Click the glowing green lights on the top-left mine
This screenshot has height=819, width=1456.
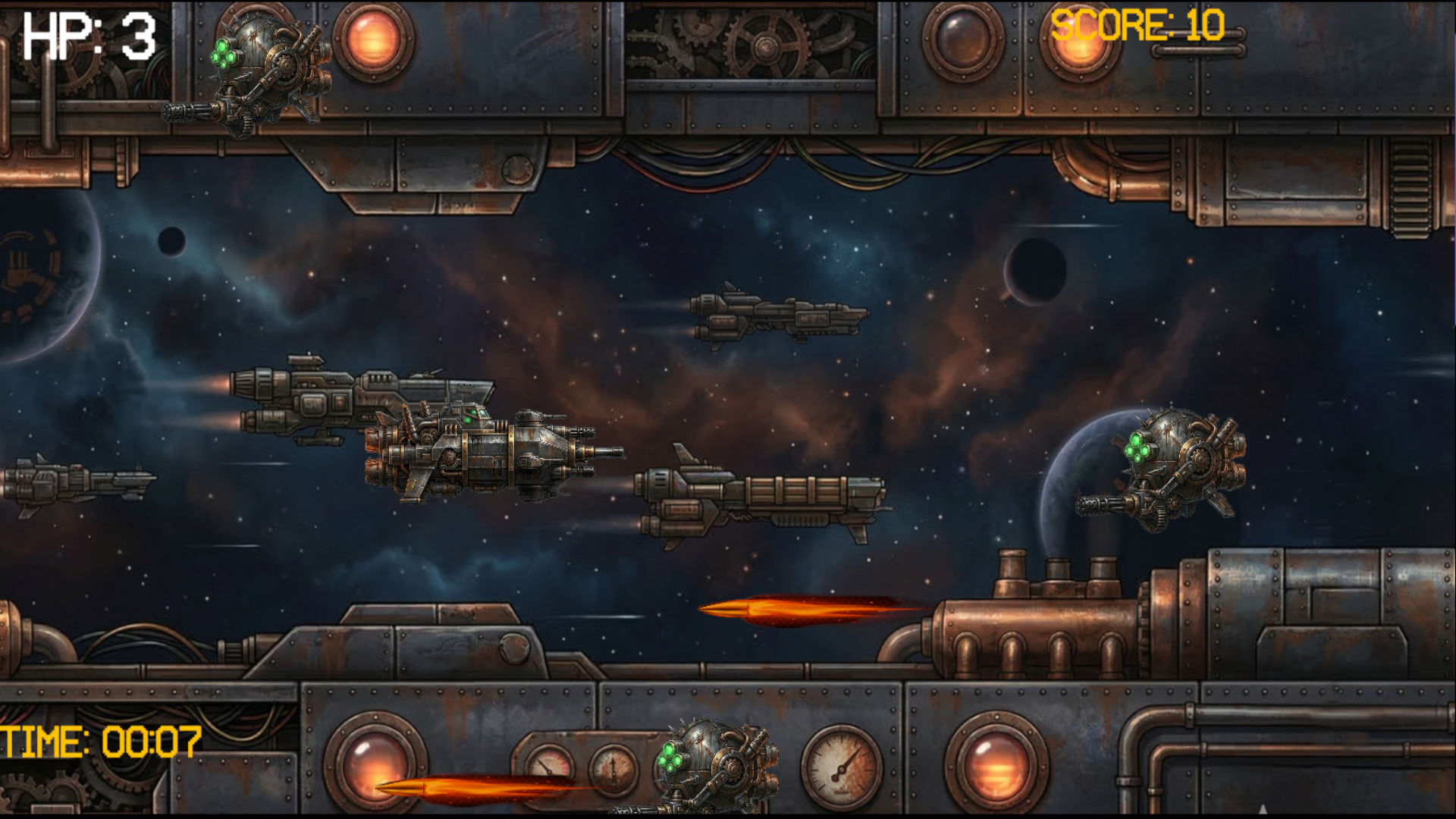224,53
